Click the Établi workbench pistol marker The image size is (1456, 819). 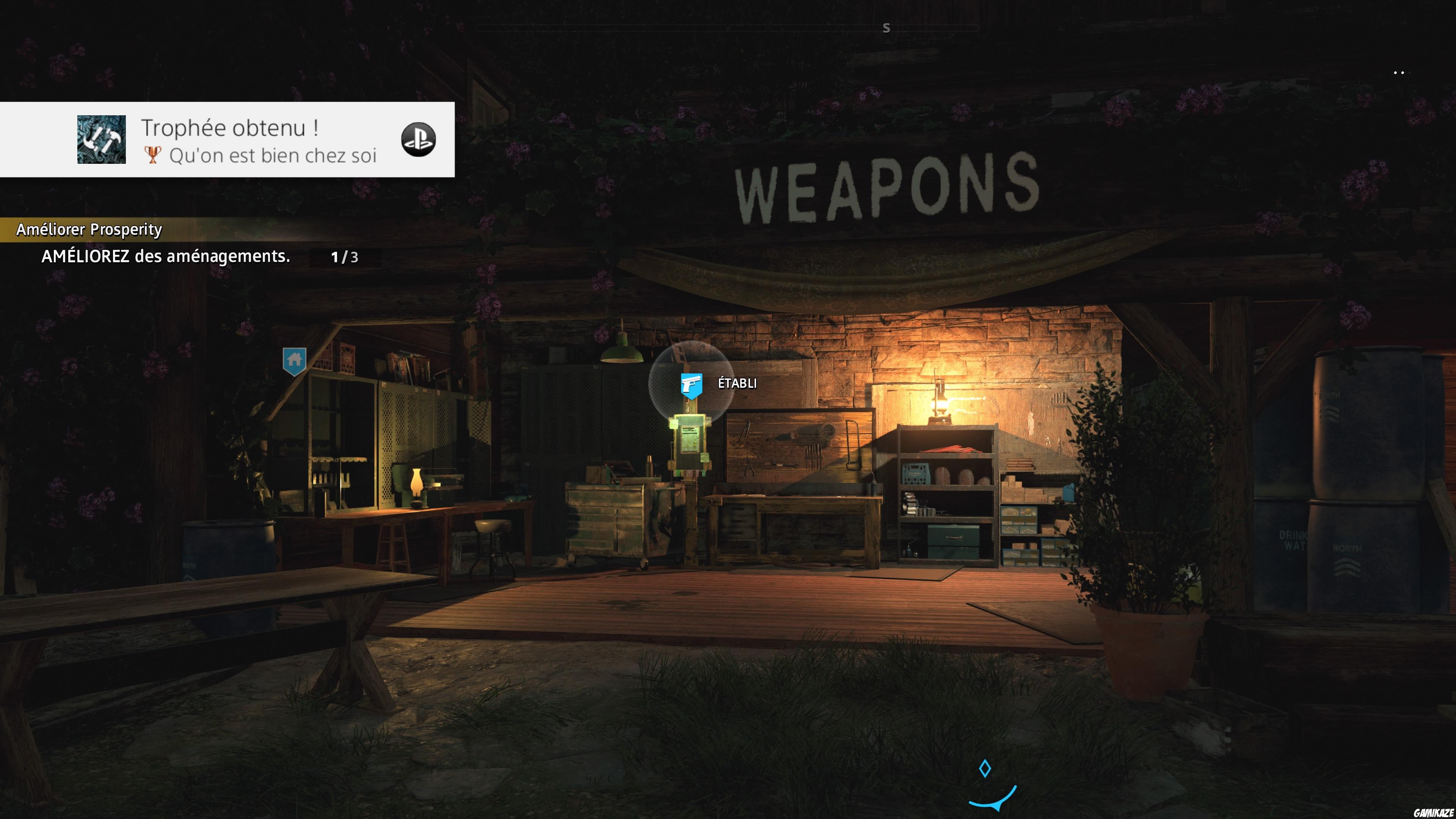click(x=691, y=386)
